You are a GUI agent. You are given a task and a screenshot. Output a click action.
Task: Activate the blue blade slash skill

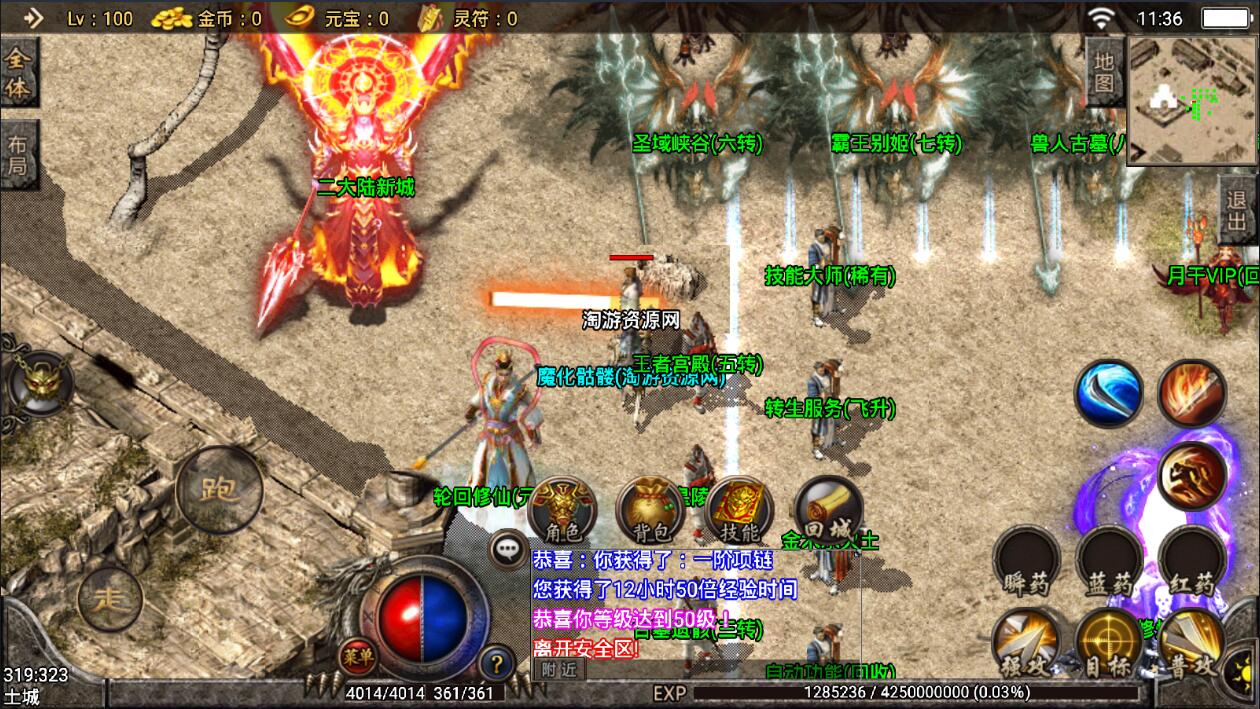(x=1108, y=393)
